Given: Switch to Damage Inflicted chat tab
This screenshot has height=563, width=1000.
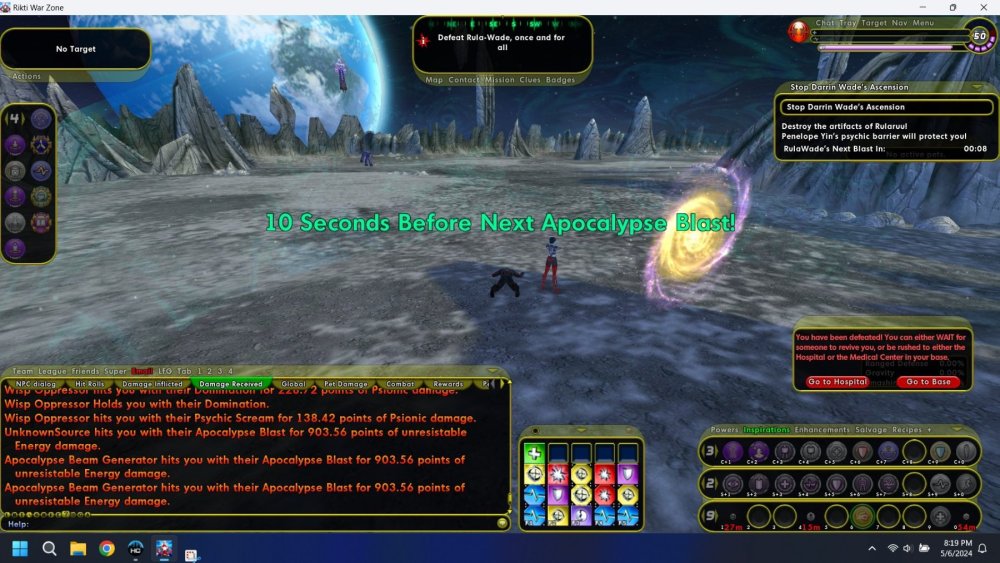Looking at the screenshot, I should tap(153, 383).
